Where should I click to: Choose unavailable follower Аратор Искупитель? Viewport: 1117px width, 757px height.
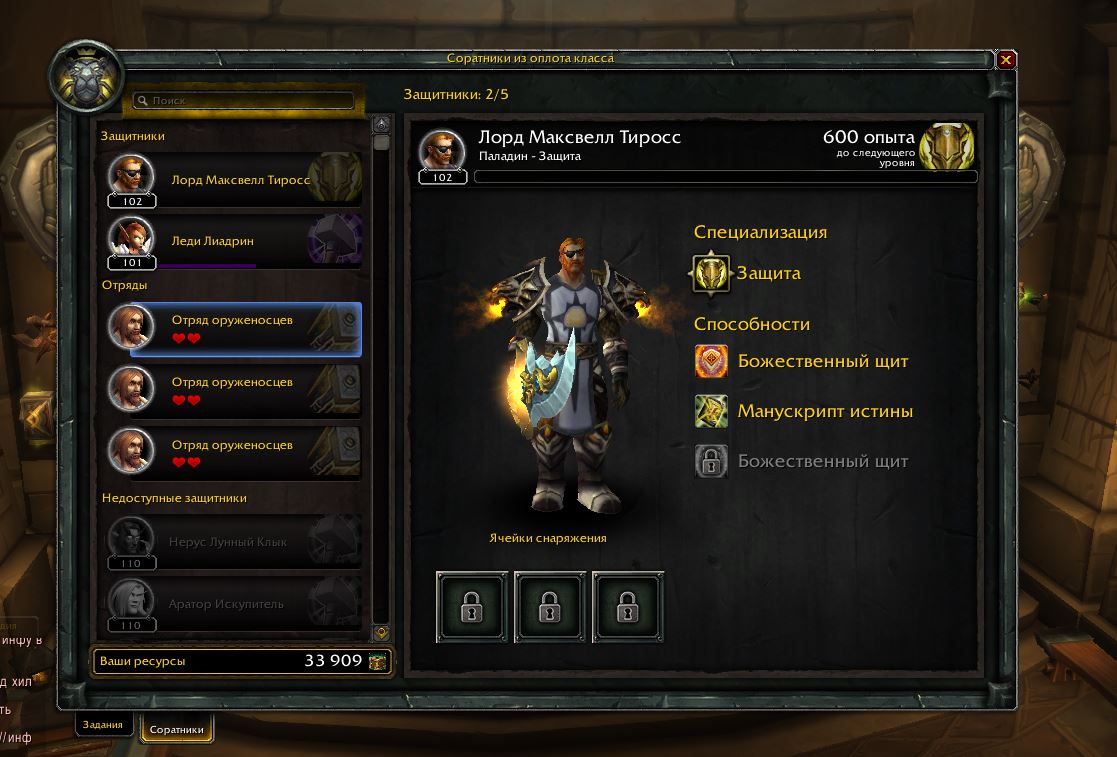(x=240, y=604)
